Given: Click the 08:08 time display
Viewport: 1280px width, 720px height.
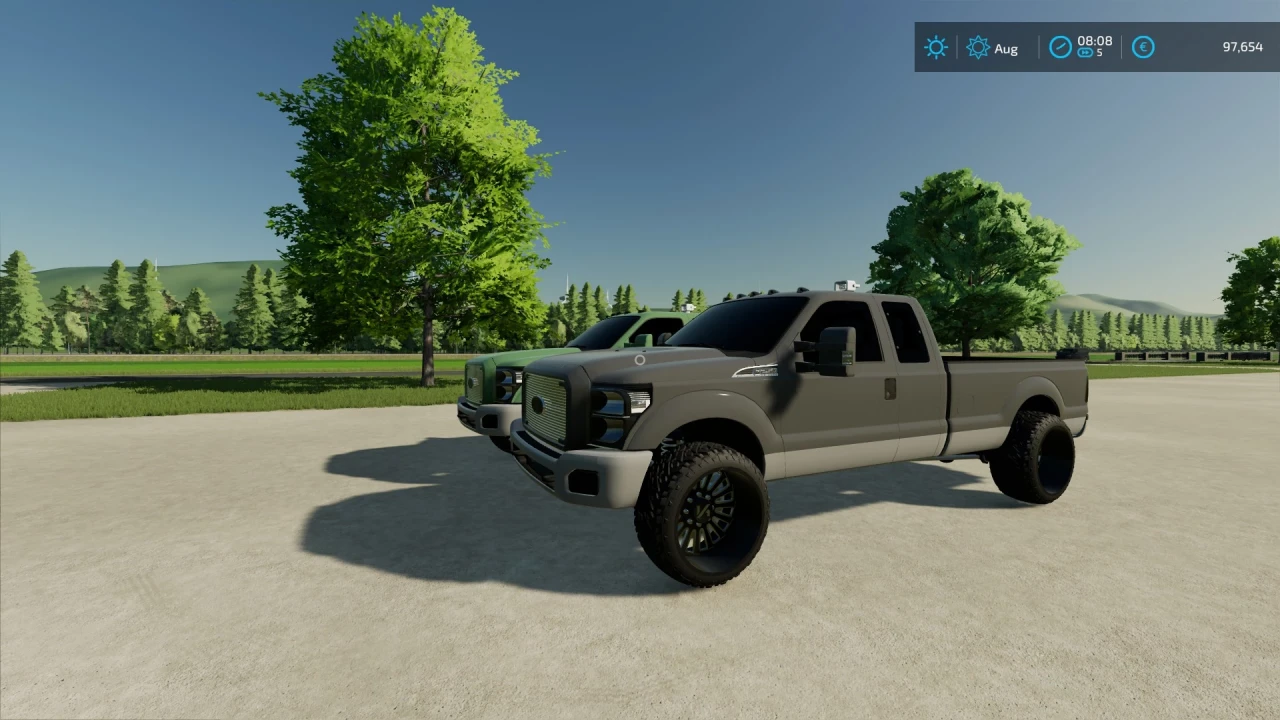Looking at the screenshot, I should 1095,42.
